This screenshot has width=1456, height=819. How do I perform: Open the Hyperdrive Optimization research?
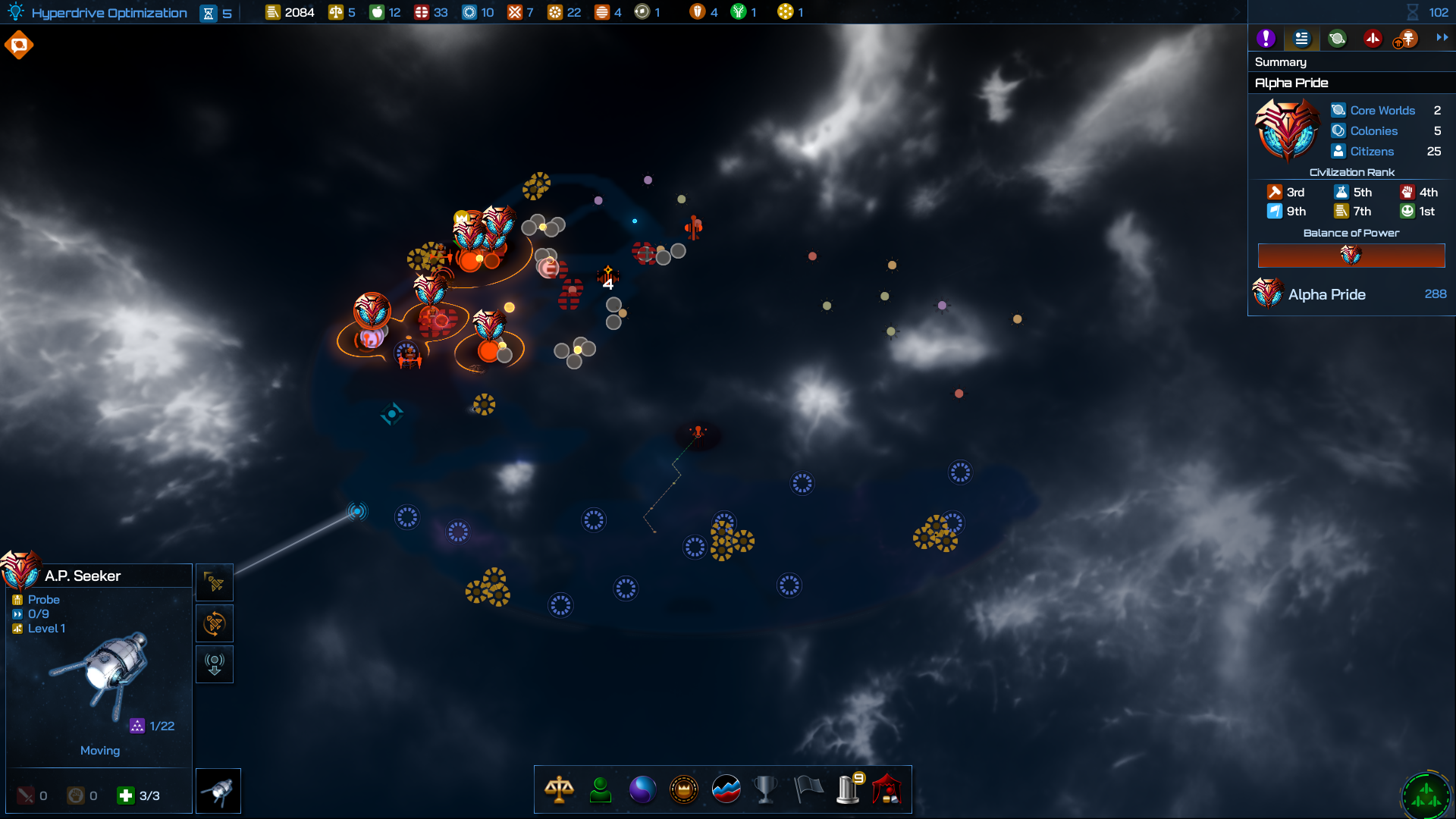(109, 13)
